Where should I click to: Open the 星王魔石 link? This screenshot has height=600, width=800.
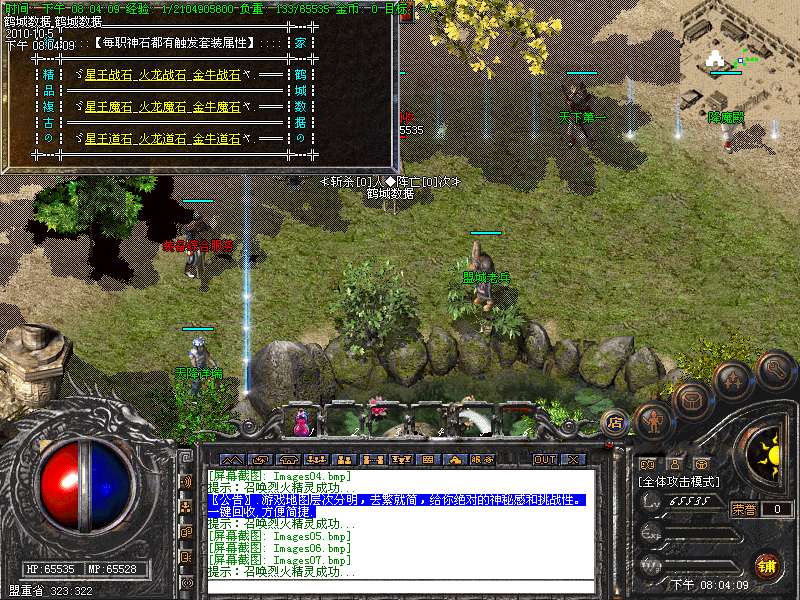click(x=109, y=107)
